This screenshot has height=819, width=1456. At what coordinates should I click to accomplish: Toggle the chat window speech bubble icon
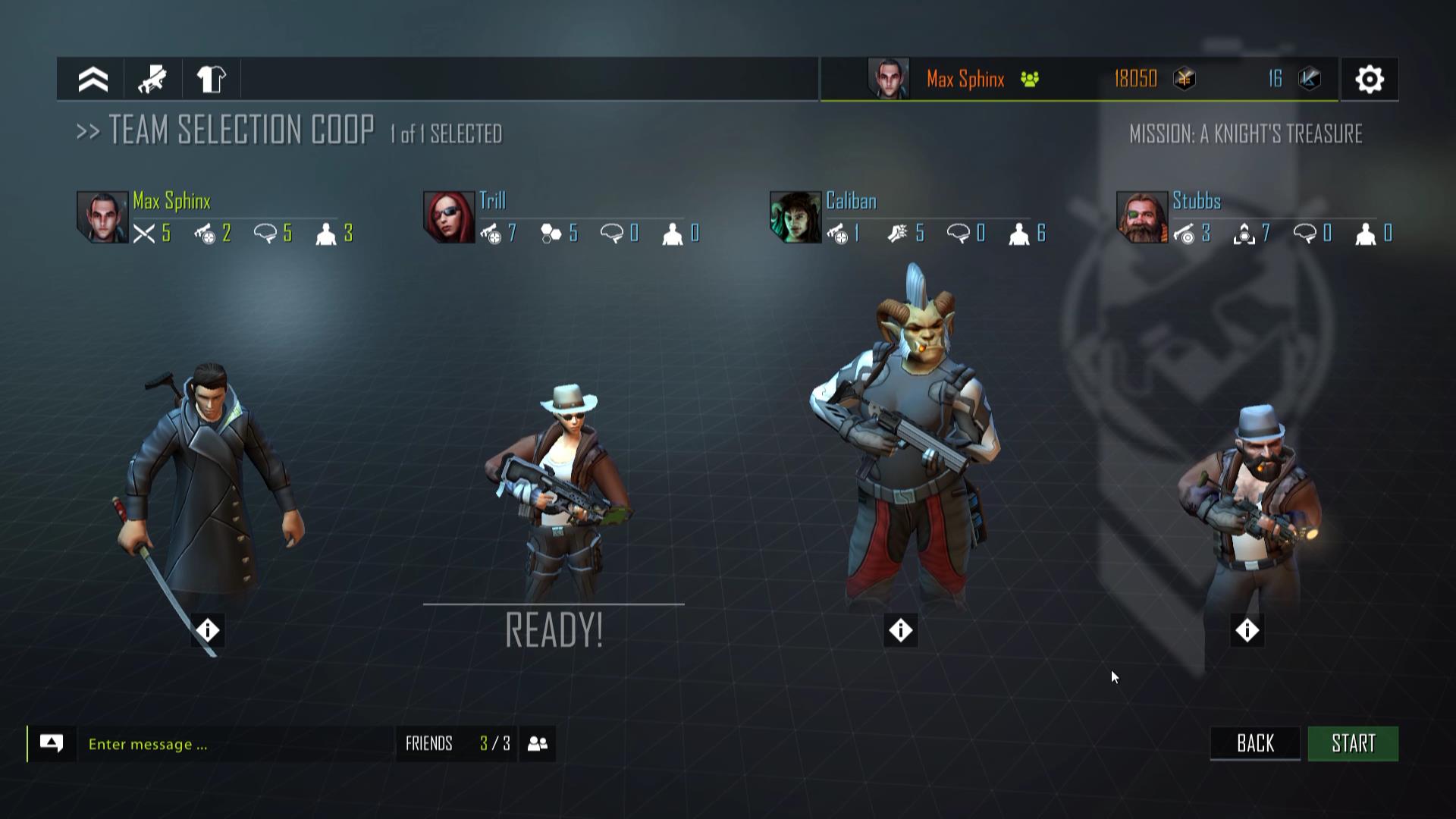[x=52, y=743]
